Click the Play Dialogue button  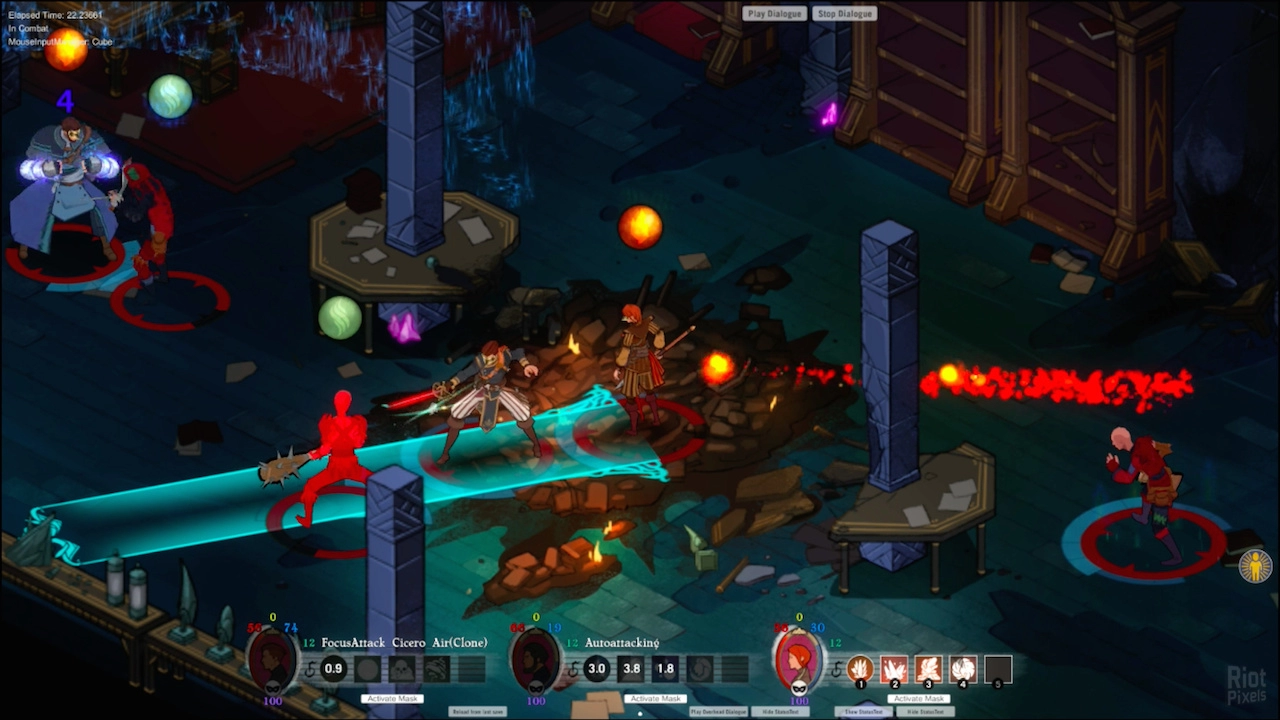coord(775,14)
